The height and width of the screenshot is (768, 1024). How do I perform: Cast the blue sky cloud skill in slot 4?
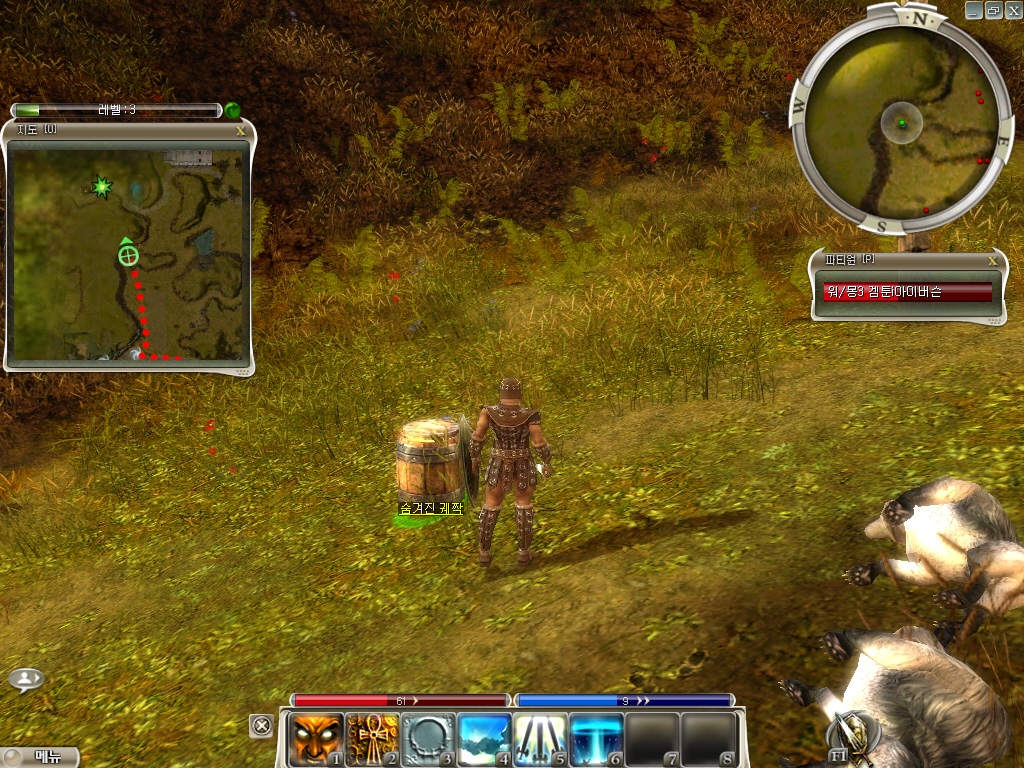coord(484,738)
